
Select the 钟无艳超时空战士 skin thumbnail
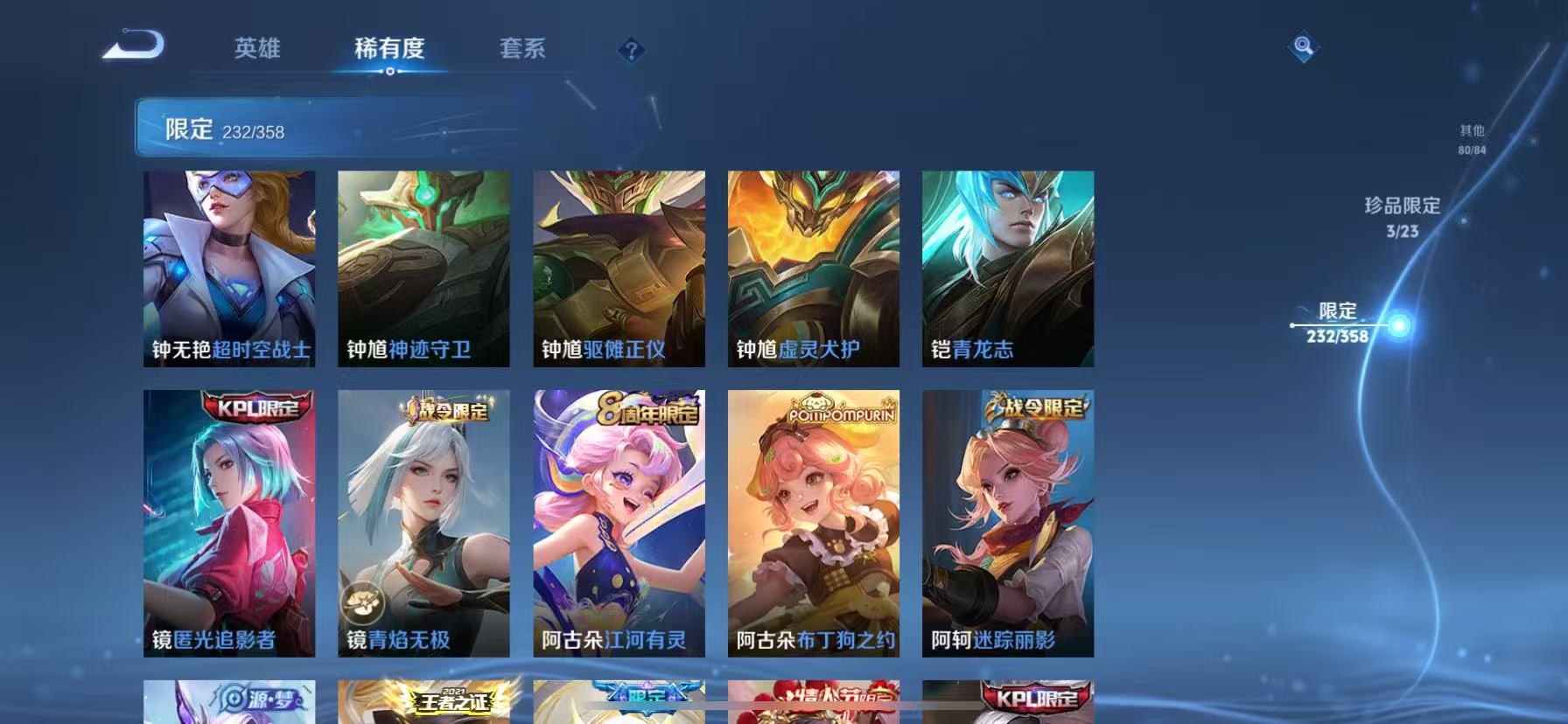[x=229, y=267]
